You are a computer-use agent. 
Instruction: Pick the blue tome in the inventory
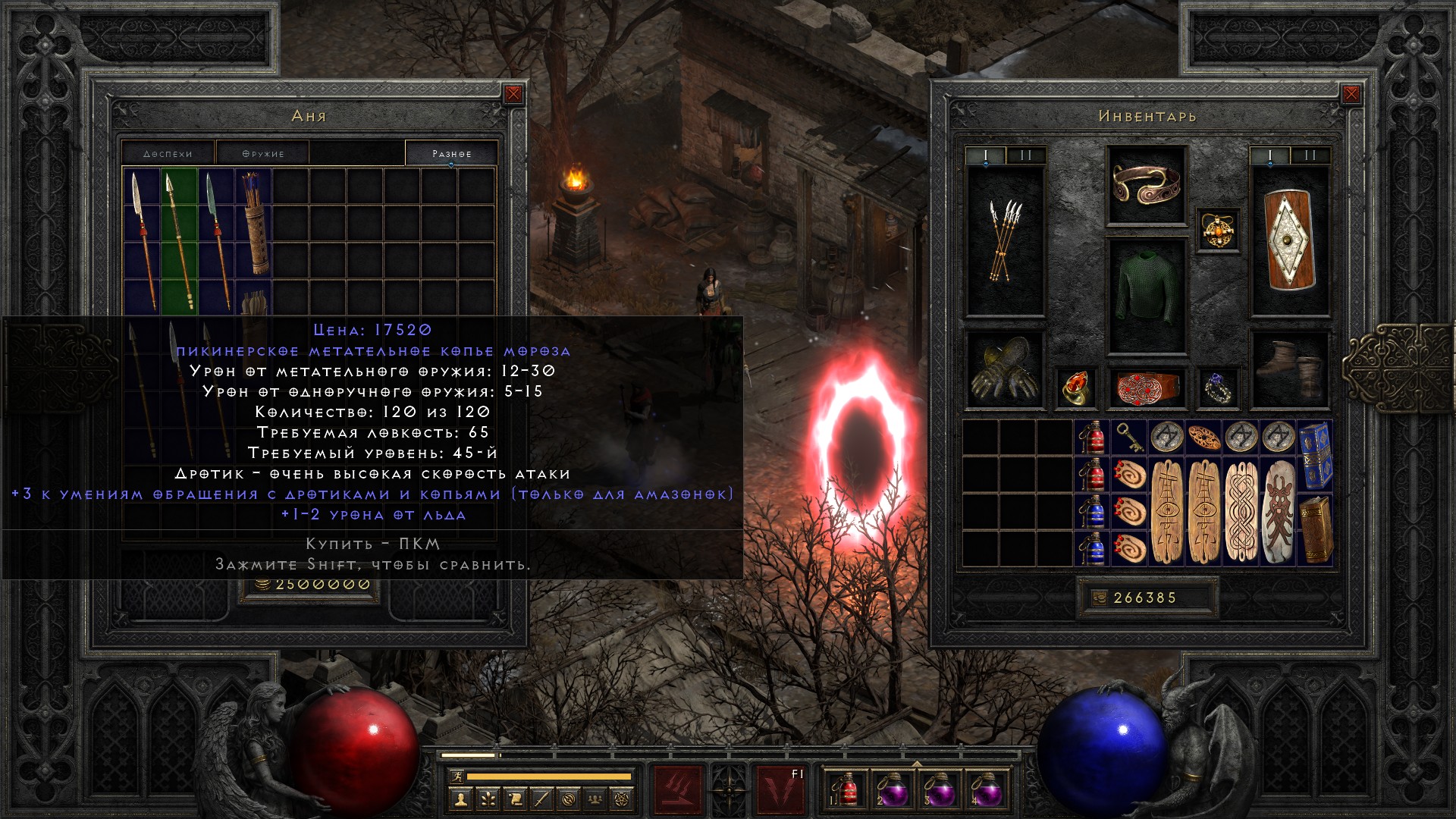pos(1316,457)
